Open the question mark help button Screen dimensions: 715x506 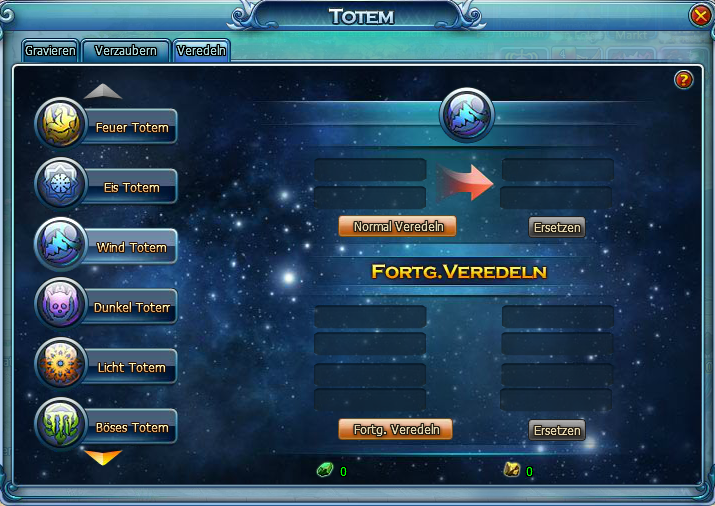[684, 80]
